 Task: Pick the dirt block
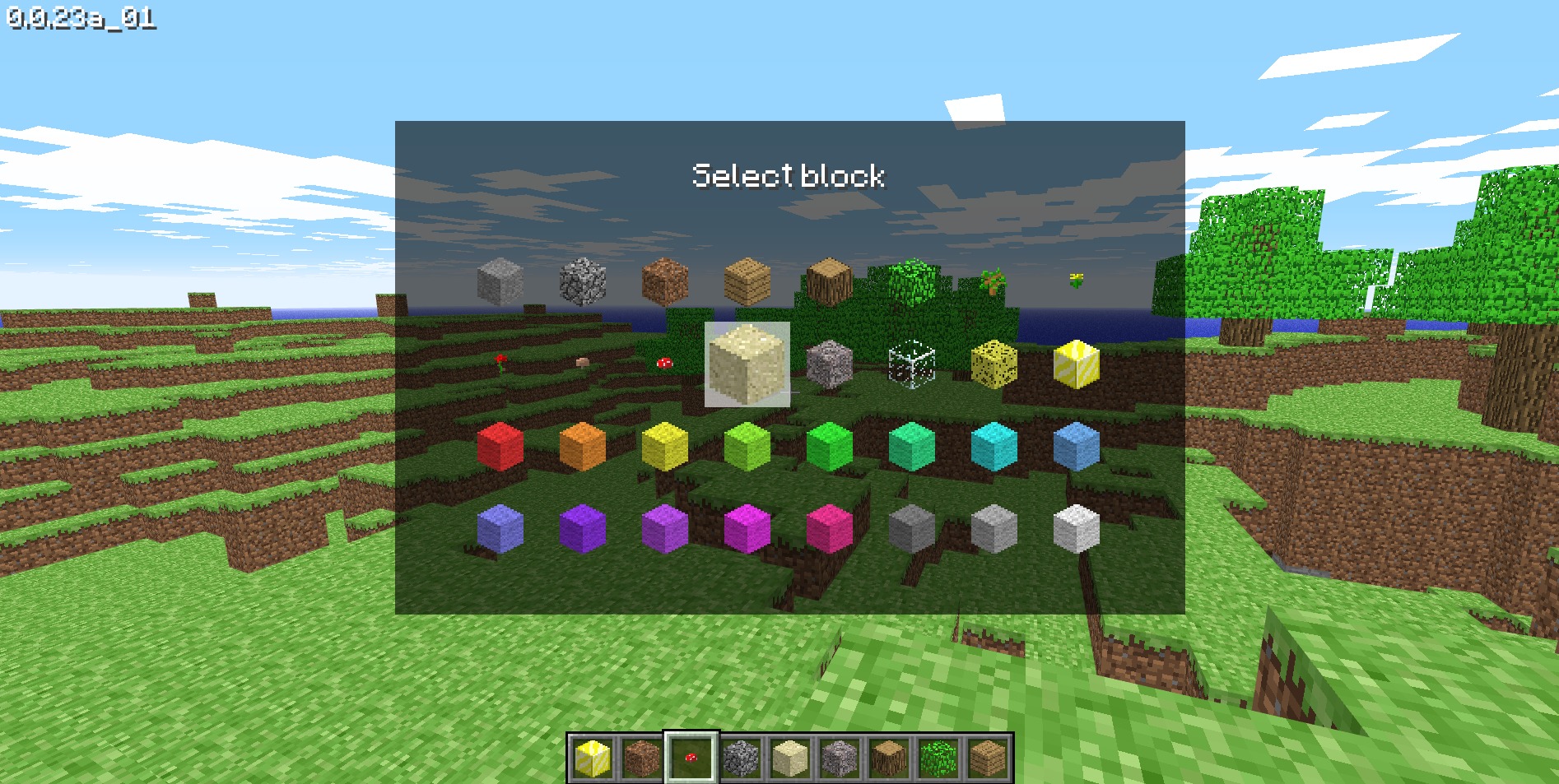pyautogui.click(x=665, y=280)
